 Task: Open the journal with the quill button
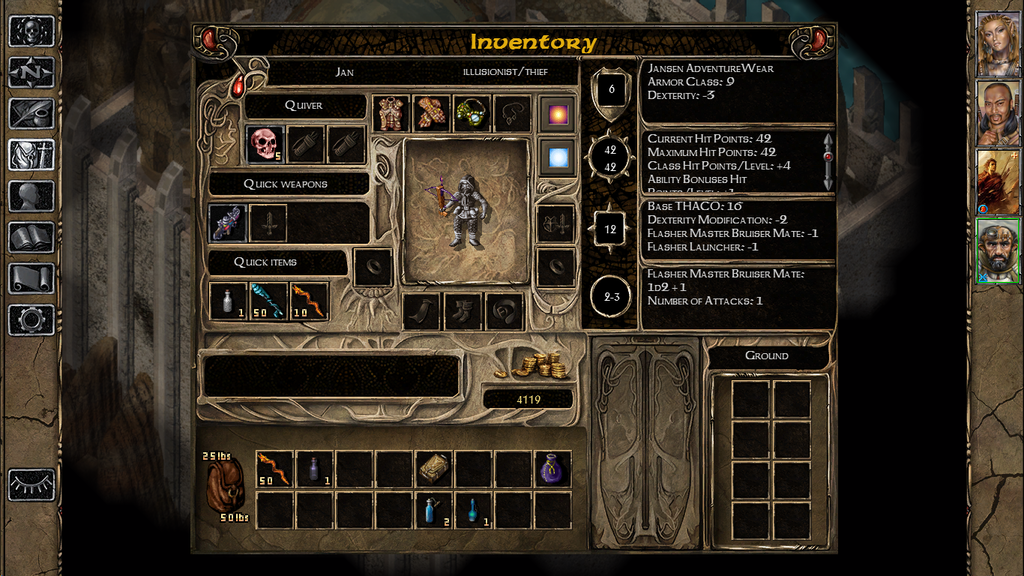pos(31,113)
